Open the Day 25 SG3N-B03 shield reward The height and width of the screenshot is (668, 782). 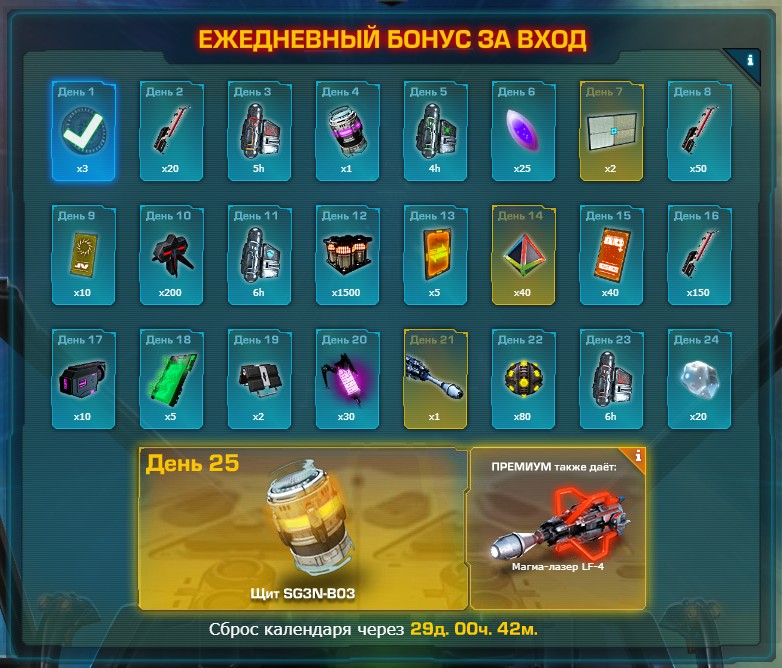tap(303, 528)
